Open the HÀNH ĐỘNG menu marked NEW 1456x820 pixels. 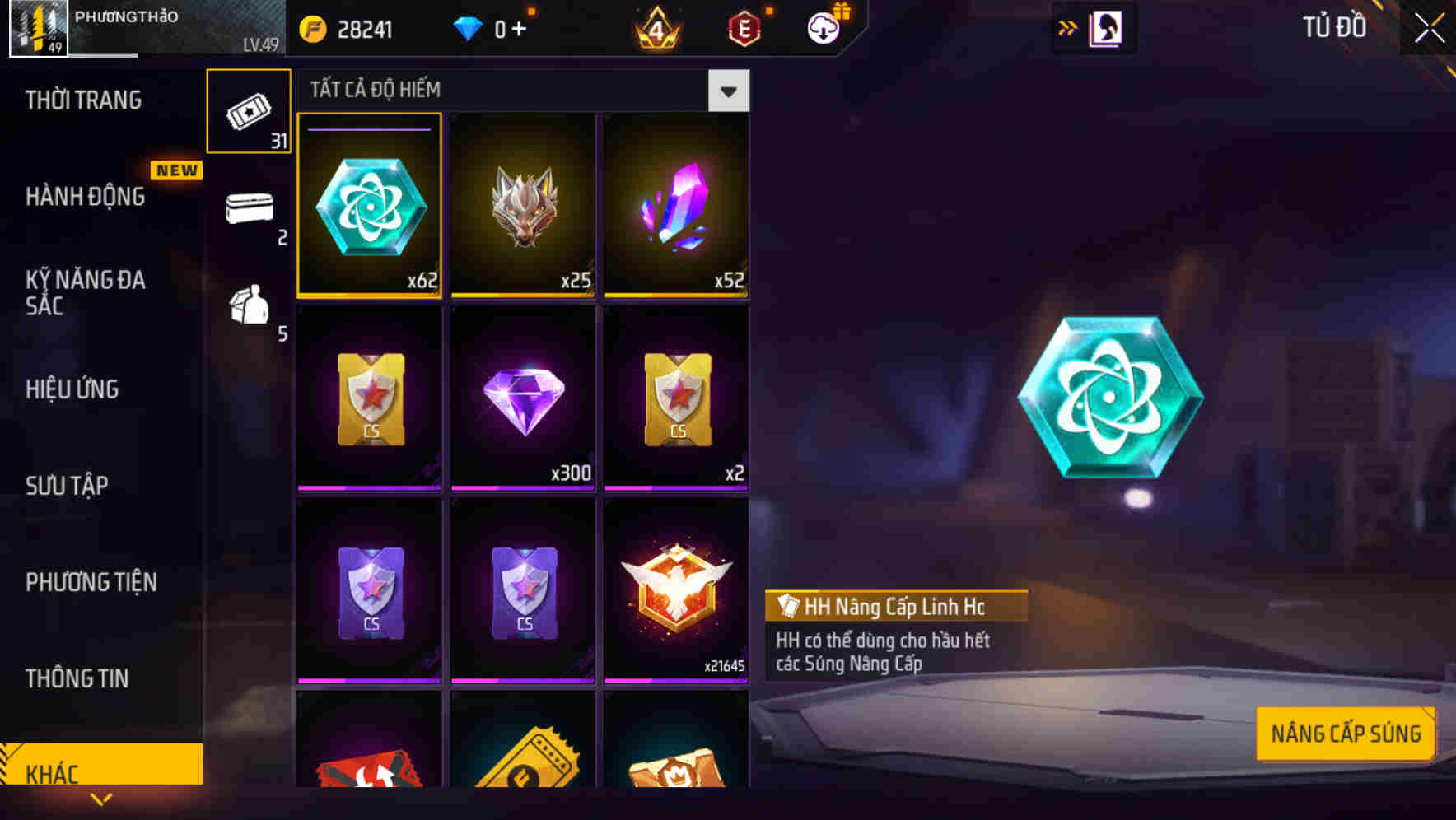point(86,196)
